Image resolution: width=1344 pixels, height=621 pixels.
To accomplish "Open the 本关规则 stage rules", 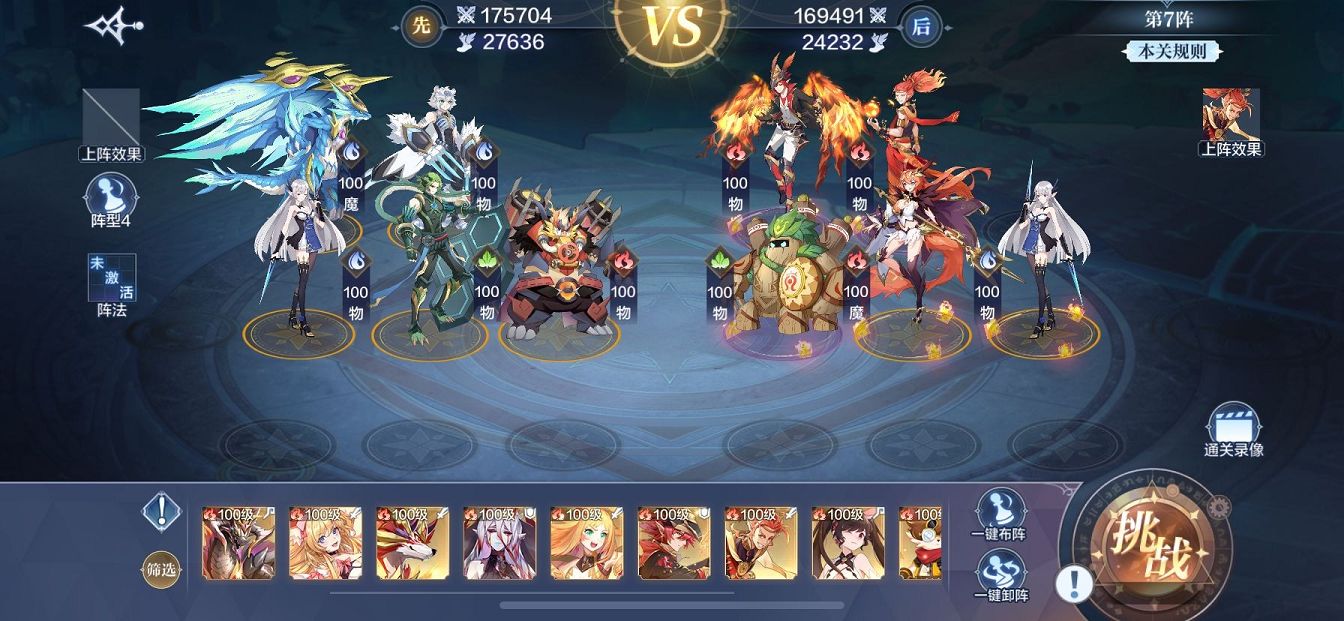I will [x=1172, y=52].
